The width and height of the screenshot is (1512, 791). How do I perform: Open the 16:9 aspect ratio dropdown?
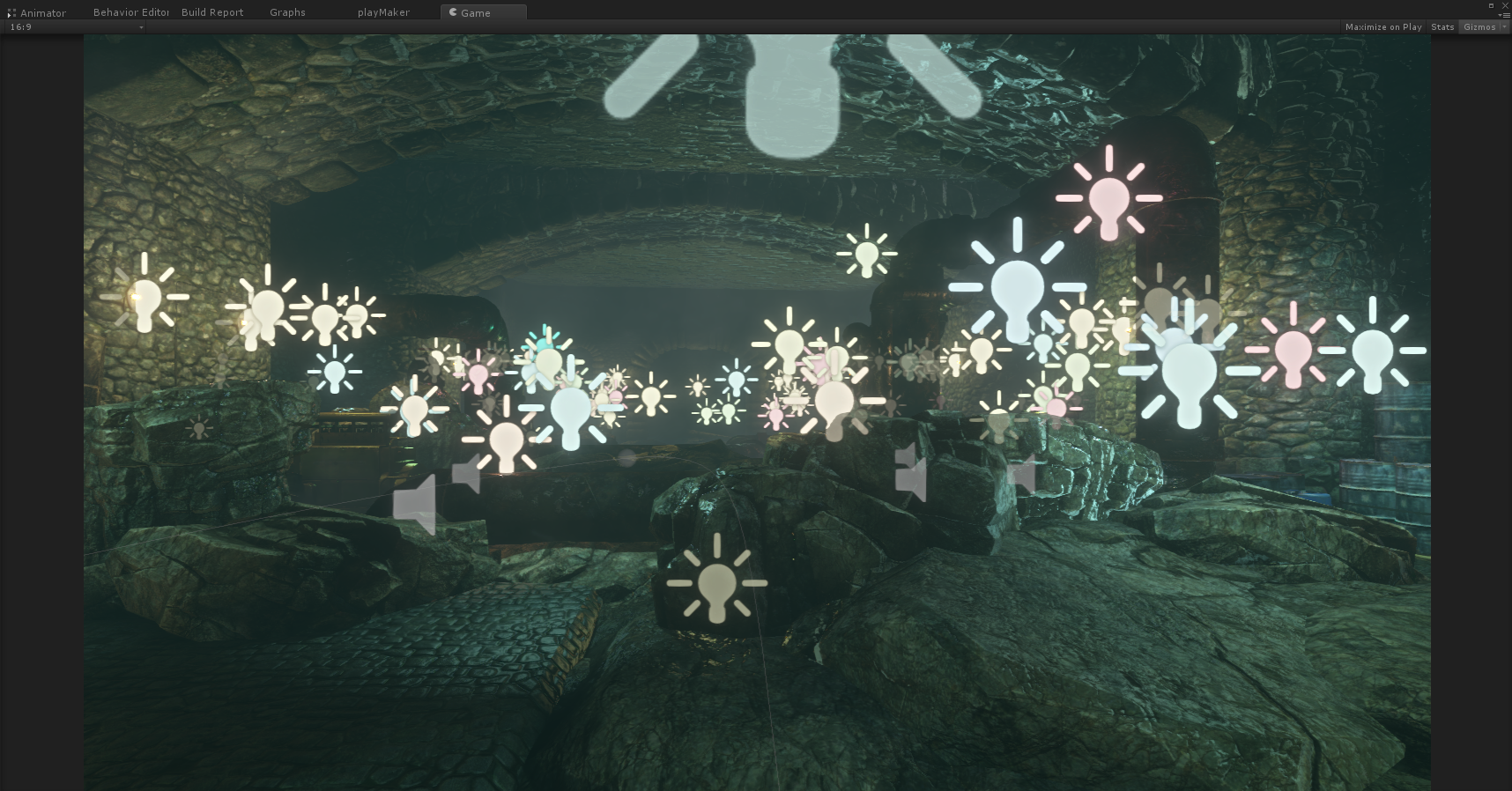[76, 27]
